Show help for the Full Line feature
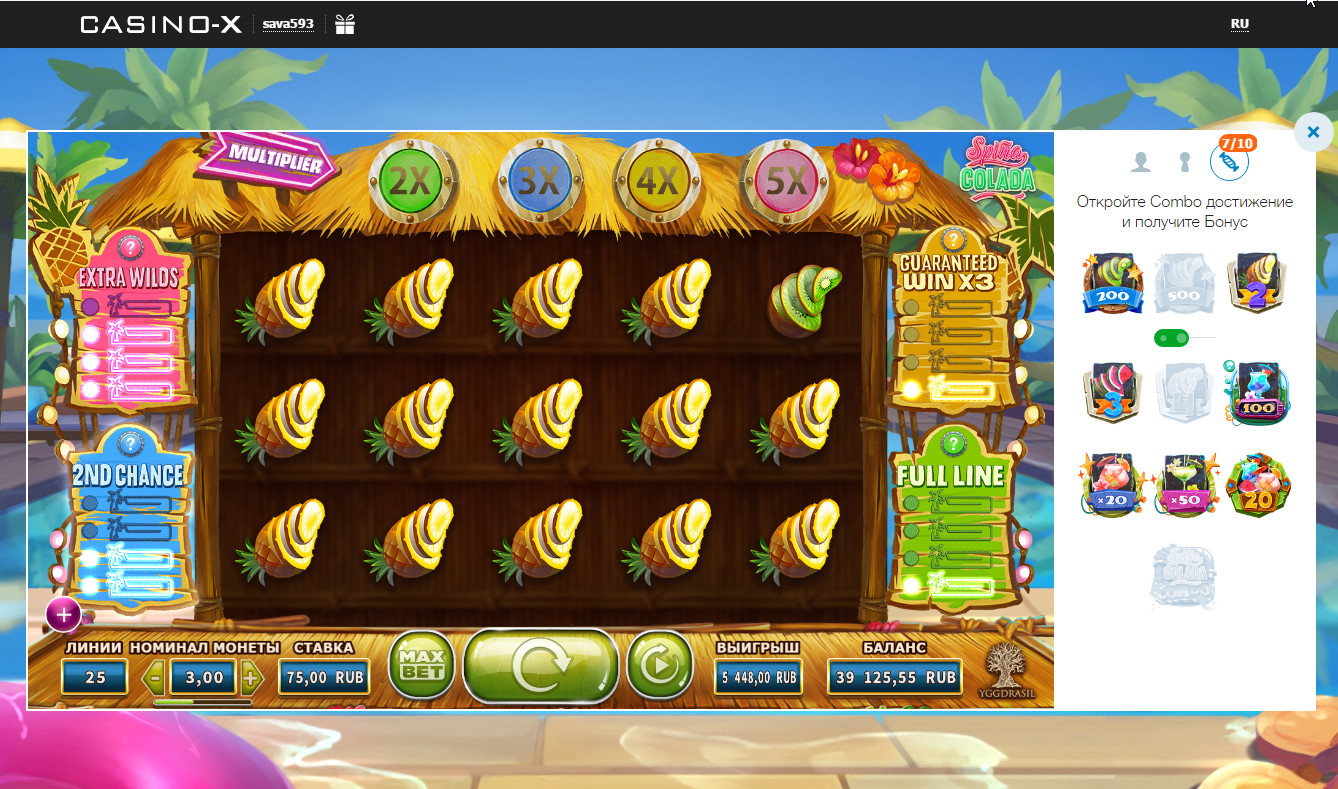 point(954,443)
